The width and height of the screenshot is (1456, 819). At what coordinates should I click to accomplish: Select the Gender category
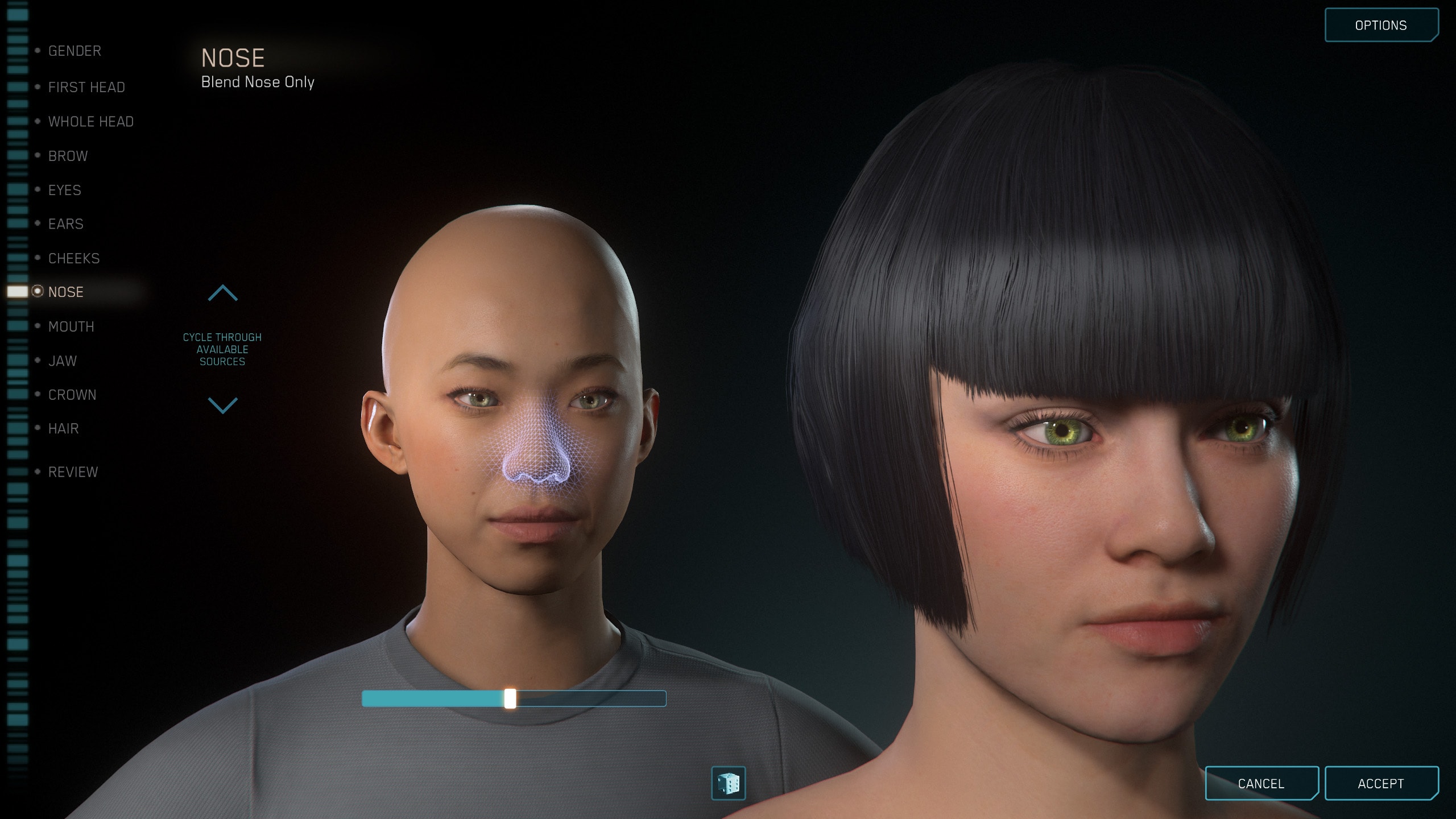coord(75,51)
